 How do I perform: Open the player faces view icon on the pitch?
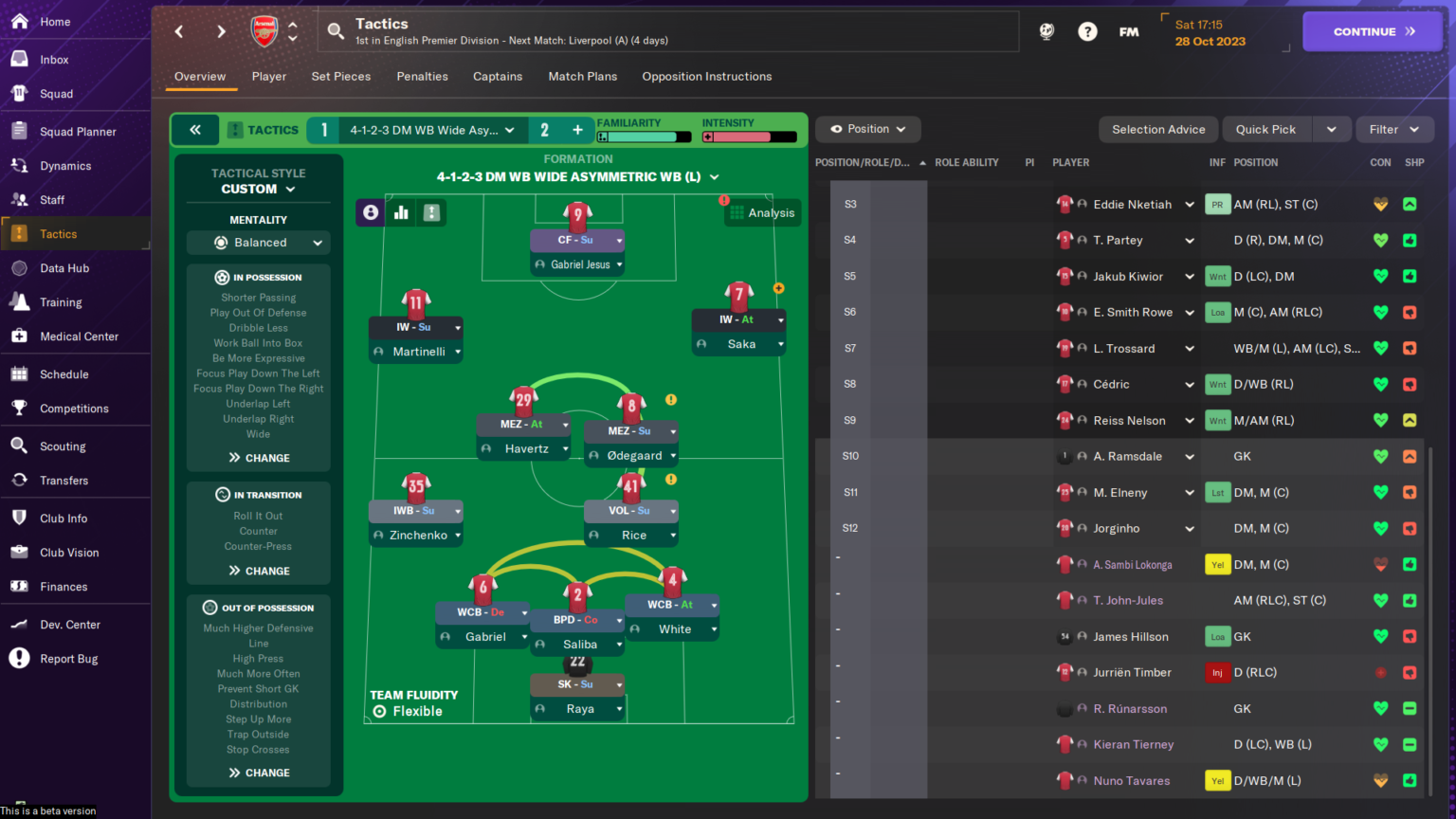pyautogui.click(x=370, y=212)
